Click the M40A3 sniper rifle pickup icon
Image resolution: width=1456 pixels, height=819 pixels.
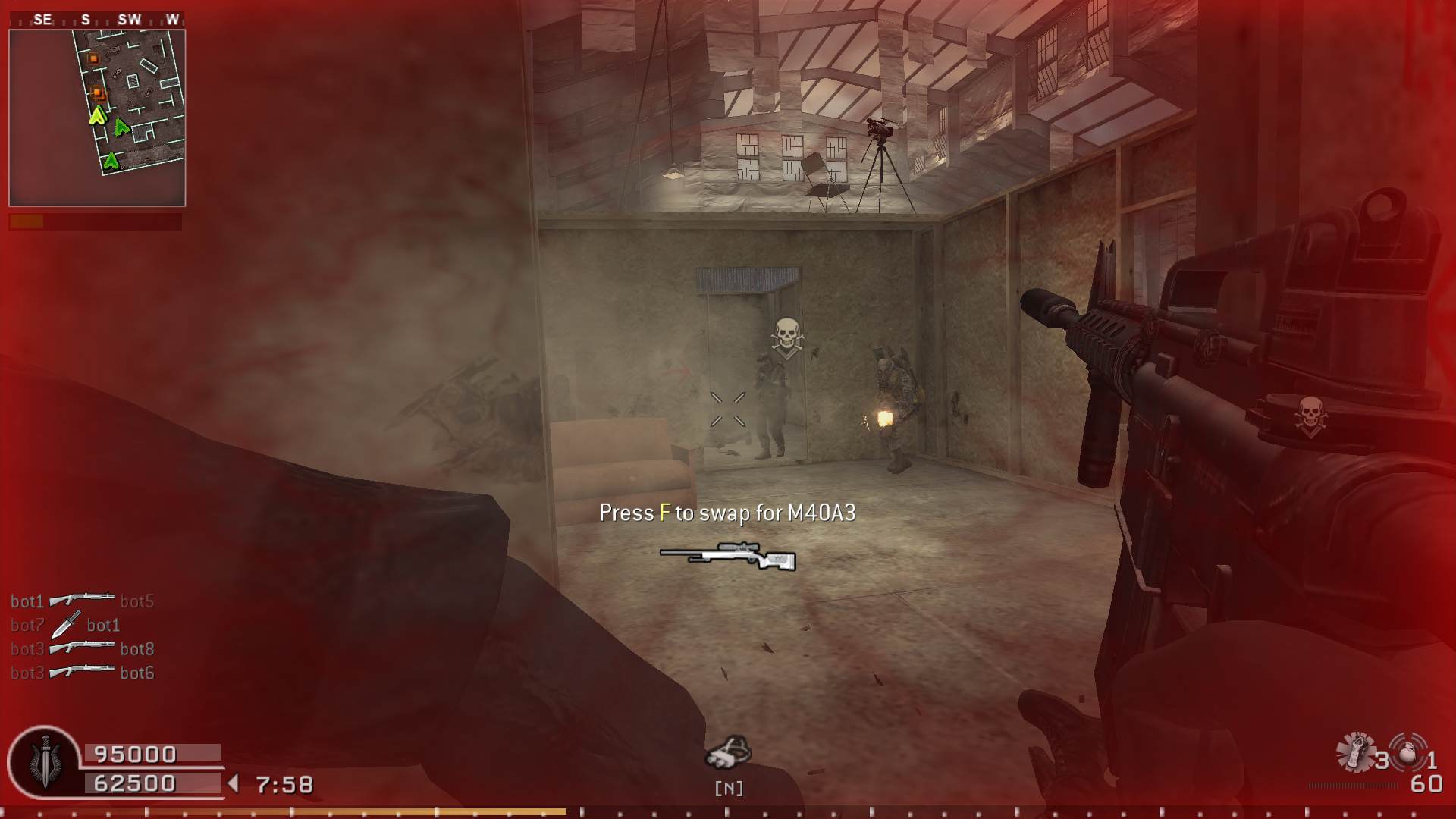pyautogui.click(x=728, y=557)
